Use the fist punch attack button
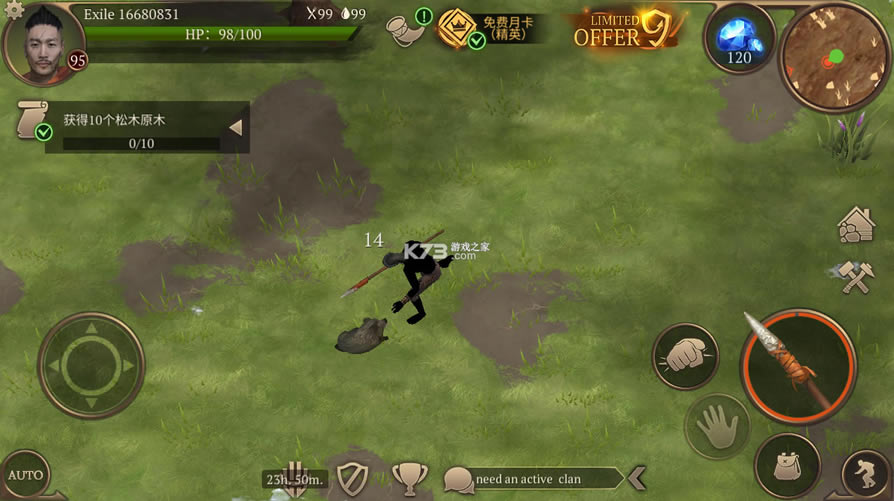 (x=685, y=356)
